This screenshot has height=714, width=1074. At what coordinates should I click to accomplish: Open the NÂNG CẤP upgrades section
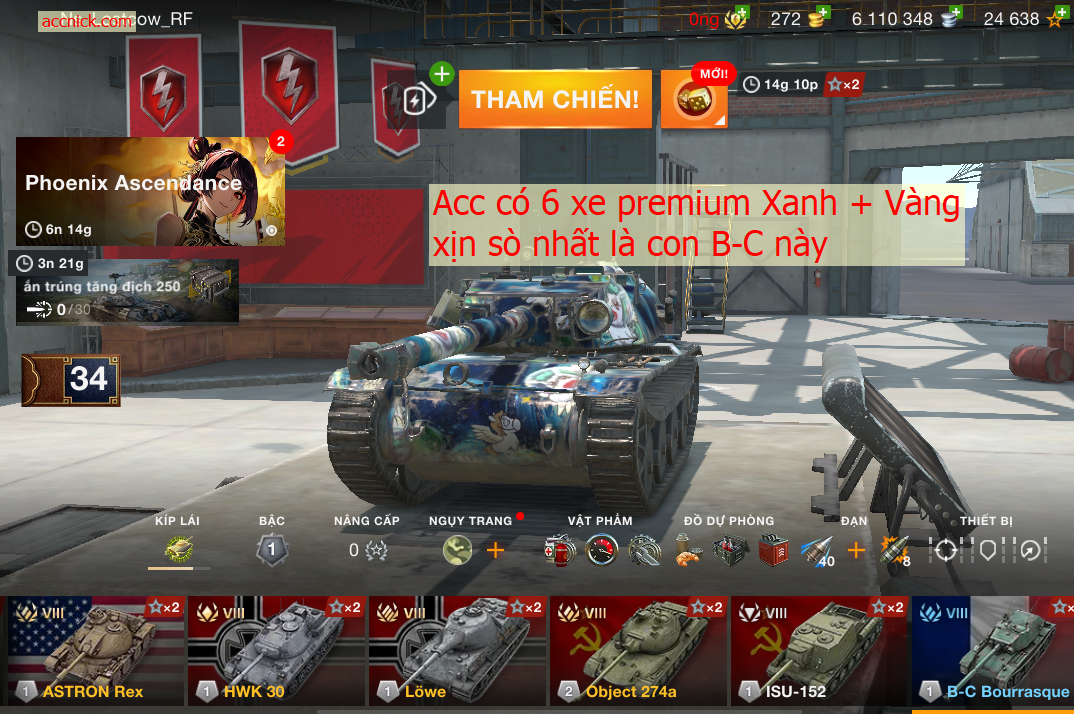point(366,549)
